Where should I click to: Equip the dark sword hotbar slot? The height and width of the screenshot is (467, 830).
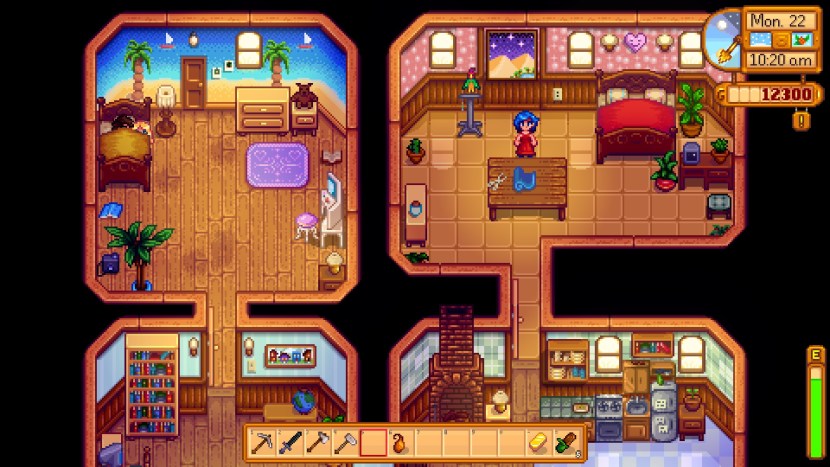(x=290, y=443)
